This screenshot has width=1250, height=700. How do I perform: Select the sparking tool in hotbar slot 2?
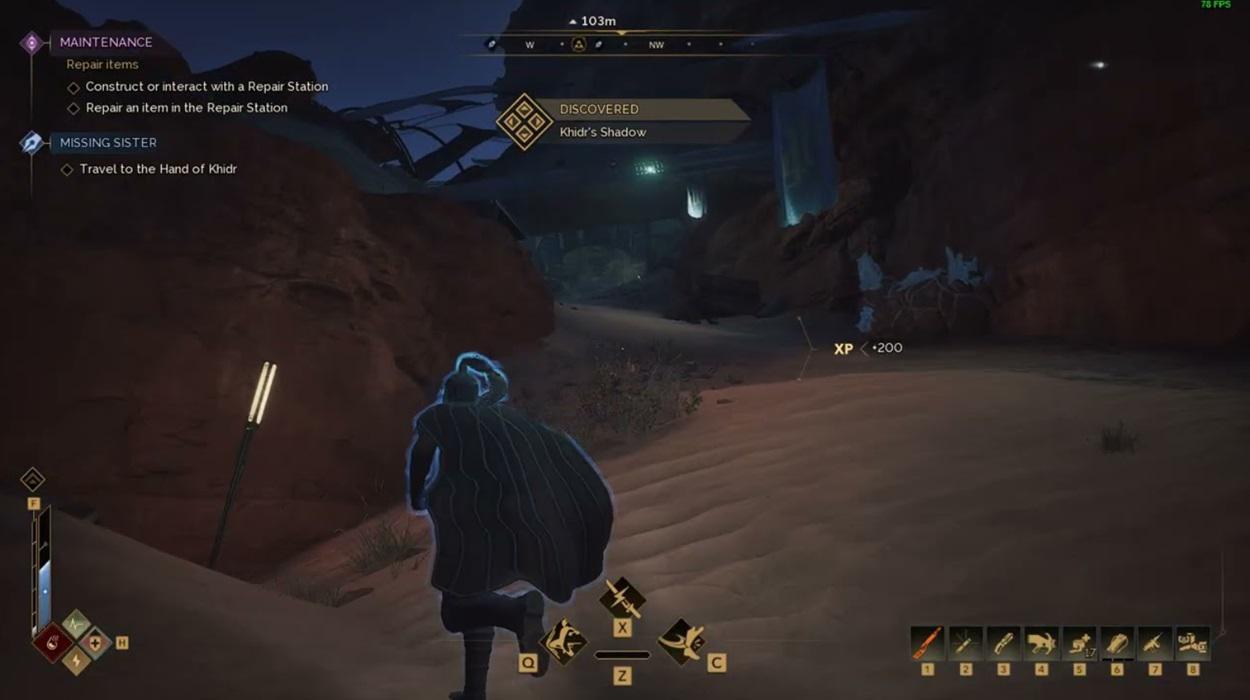click(965, 642)
